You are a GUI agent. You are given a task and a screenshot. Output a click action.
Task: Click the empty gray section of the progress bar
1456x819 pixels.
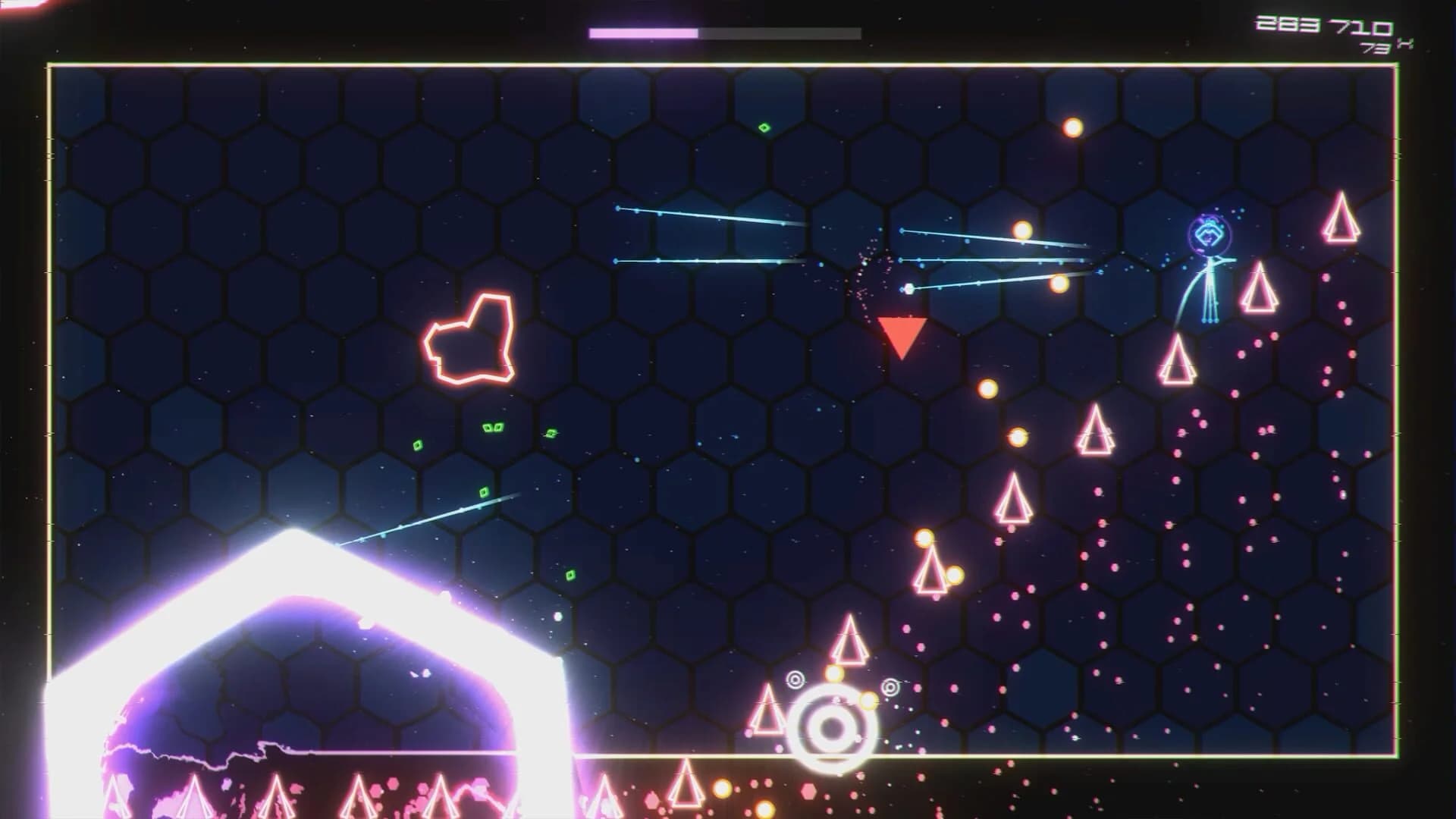781,33
